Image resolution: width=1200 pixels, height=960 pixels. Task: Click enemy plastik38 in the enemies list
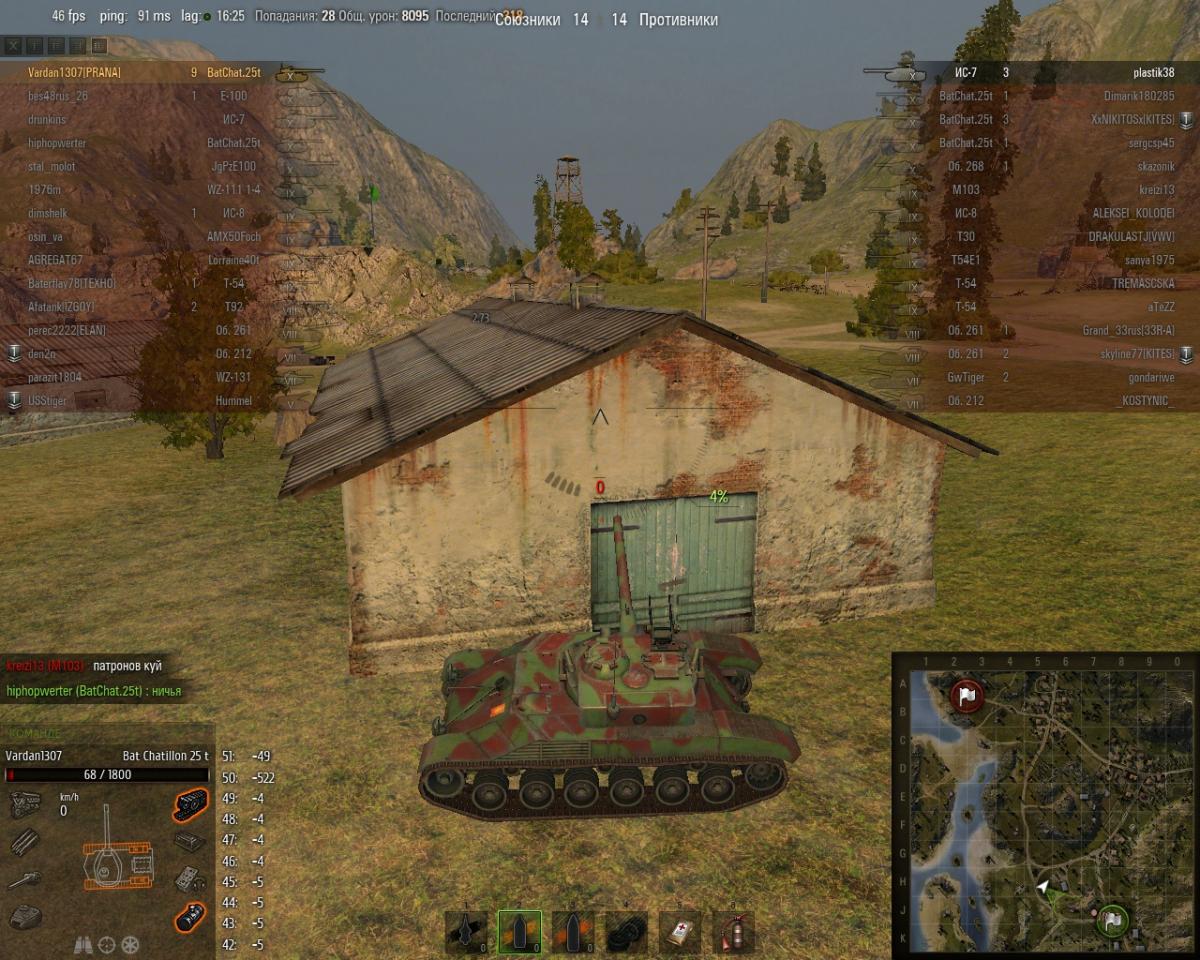coord(1153,73)
